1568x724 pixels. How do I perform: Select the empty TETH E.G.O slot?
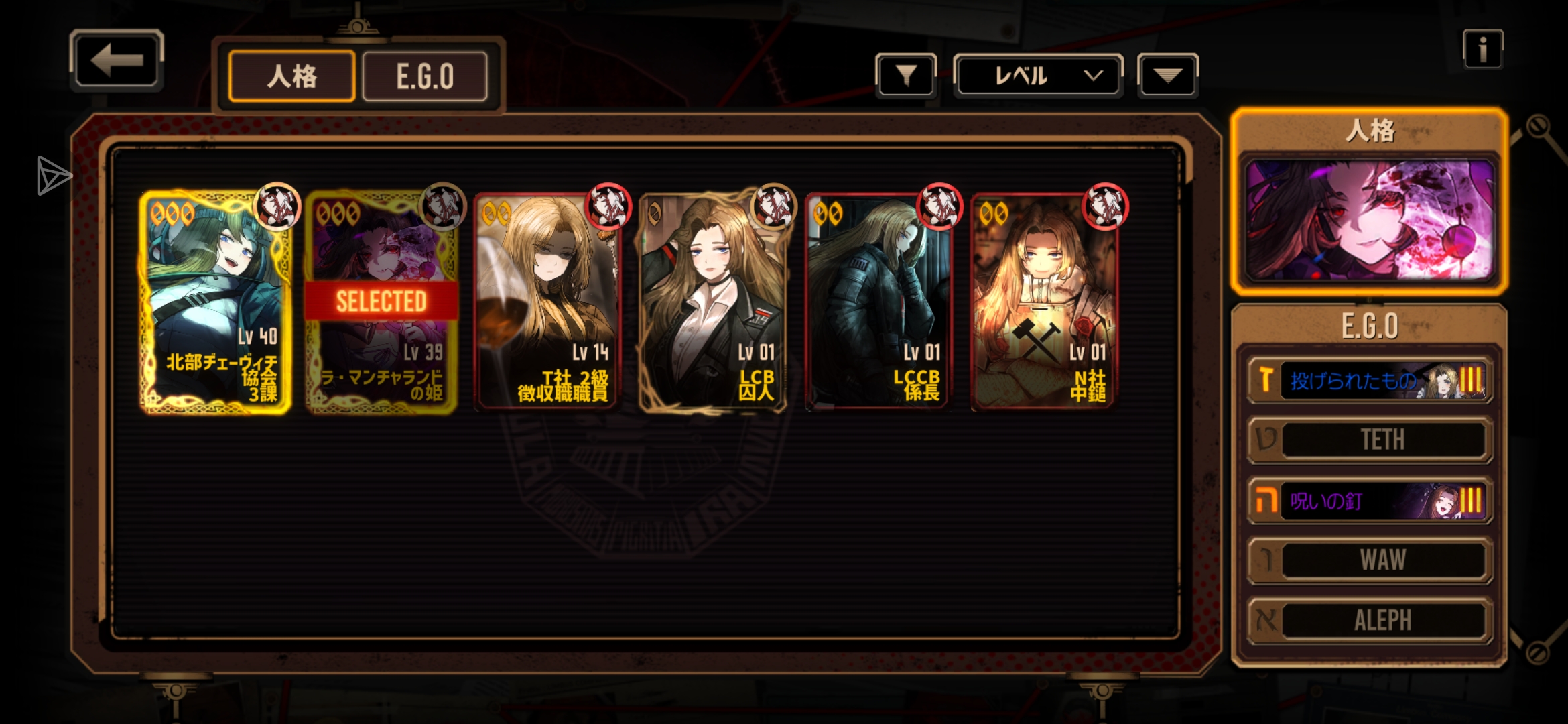tap(1370, 440)
